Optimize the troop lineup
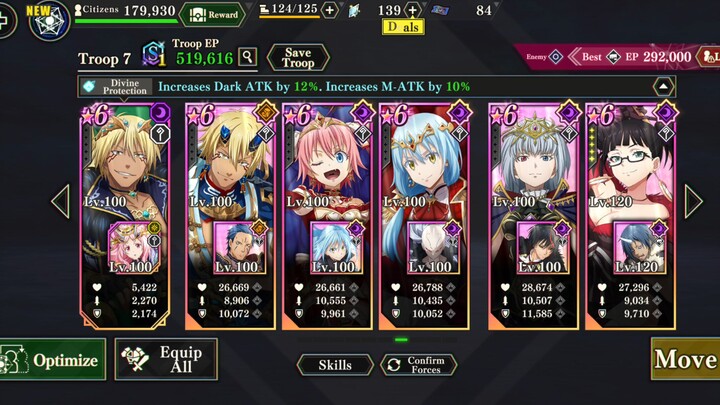The image size is (720, 405). (53, 360)
